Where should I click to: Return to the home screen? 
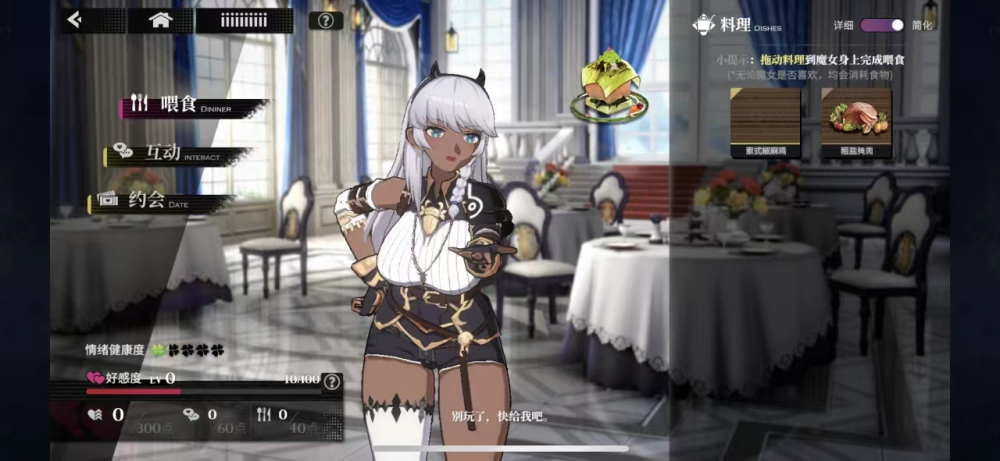pos(160,19)
